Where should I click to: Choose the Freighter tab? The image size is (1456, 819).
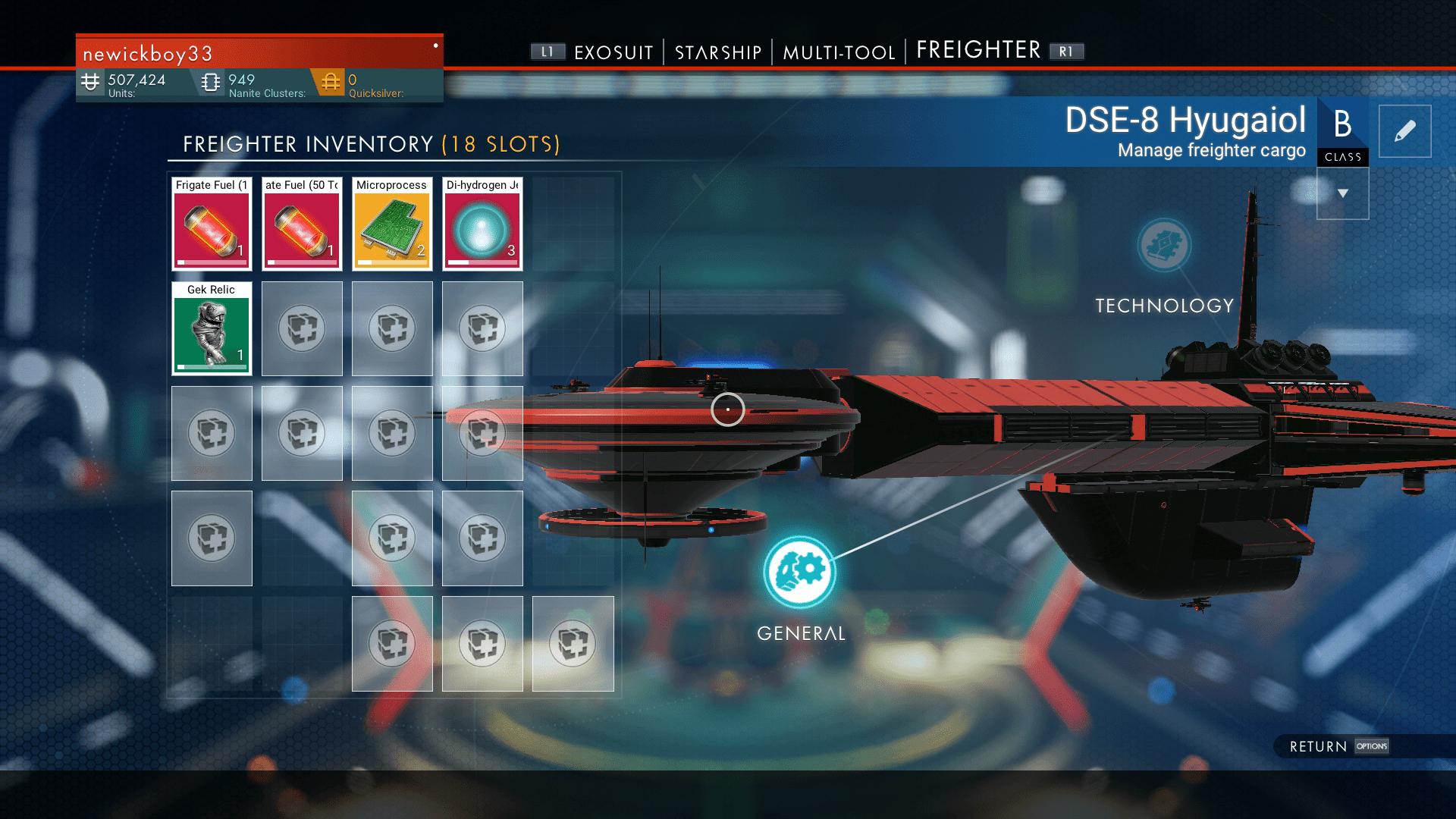tap(978, 50)
